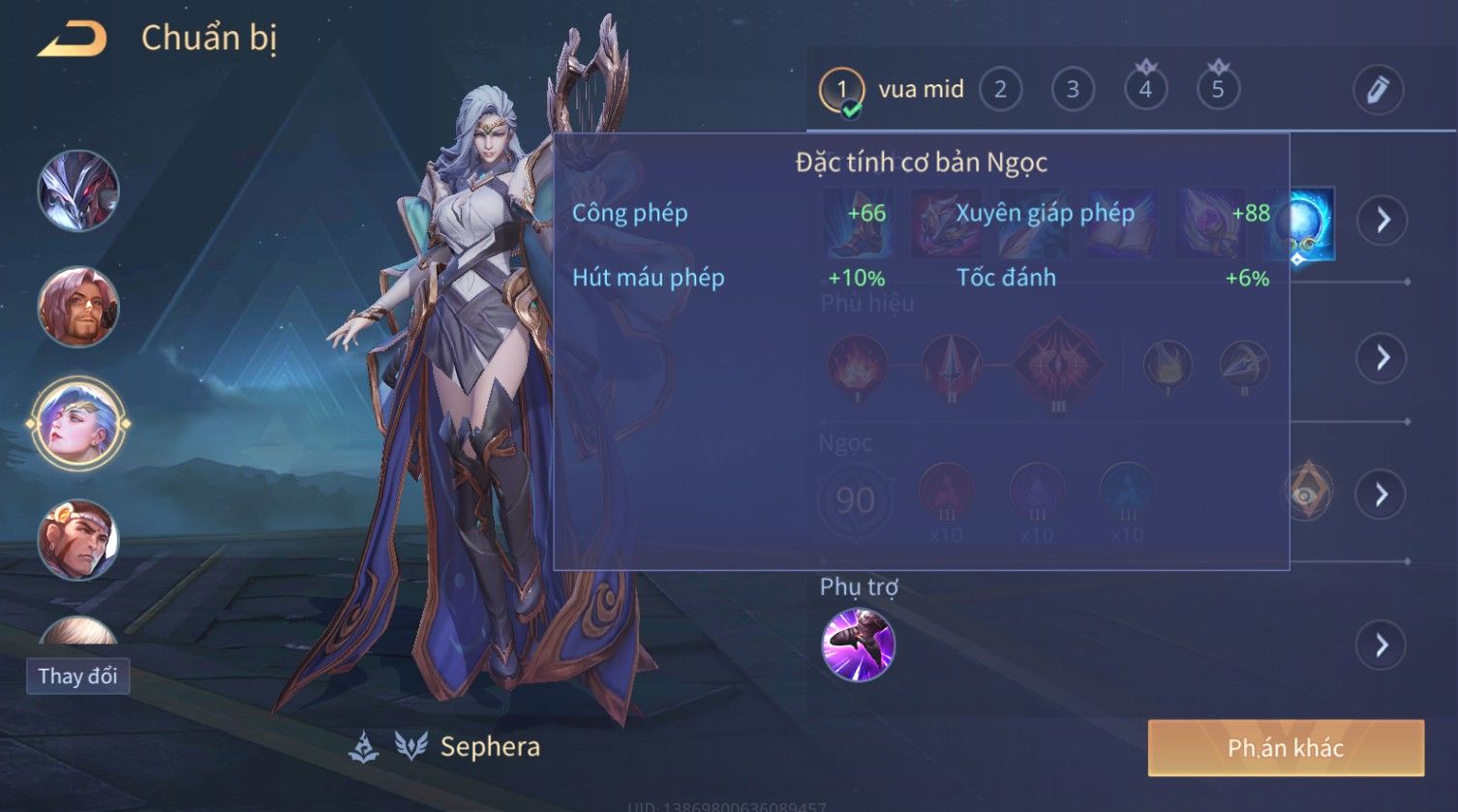Edit the preset name with pencil icon
Screen dimensions: 1458x812
pyautogui.click(x=1378, y=89)
